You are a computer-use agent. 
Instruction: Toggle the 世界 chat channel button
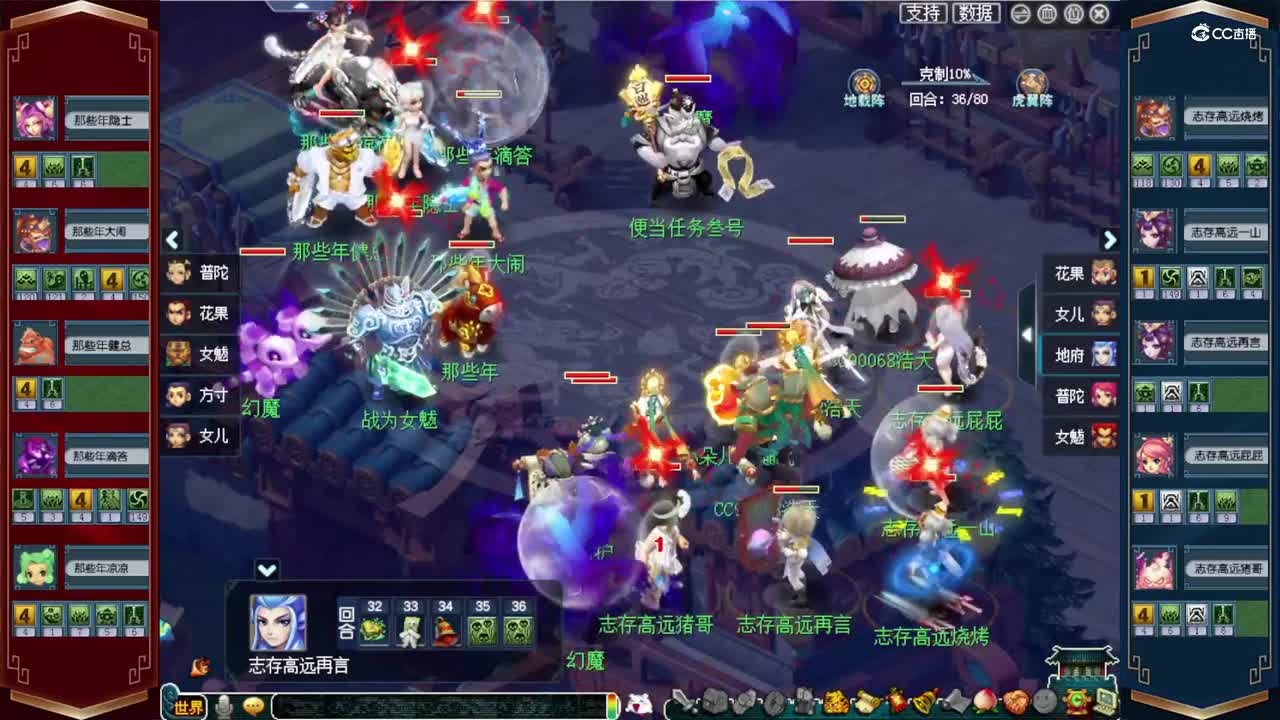pos(190,706)
